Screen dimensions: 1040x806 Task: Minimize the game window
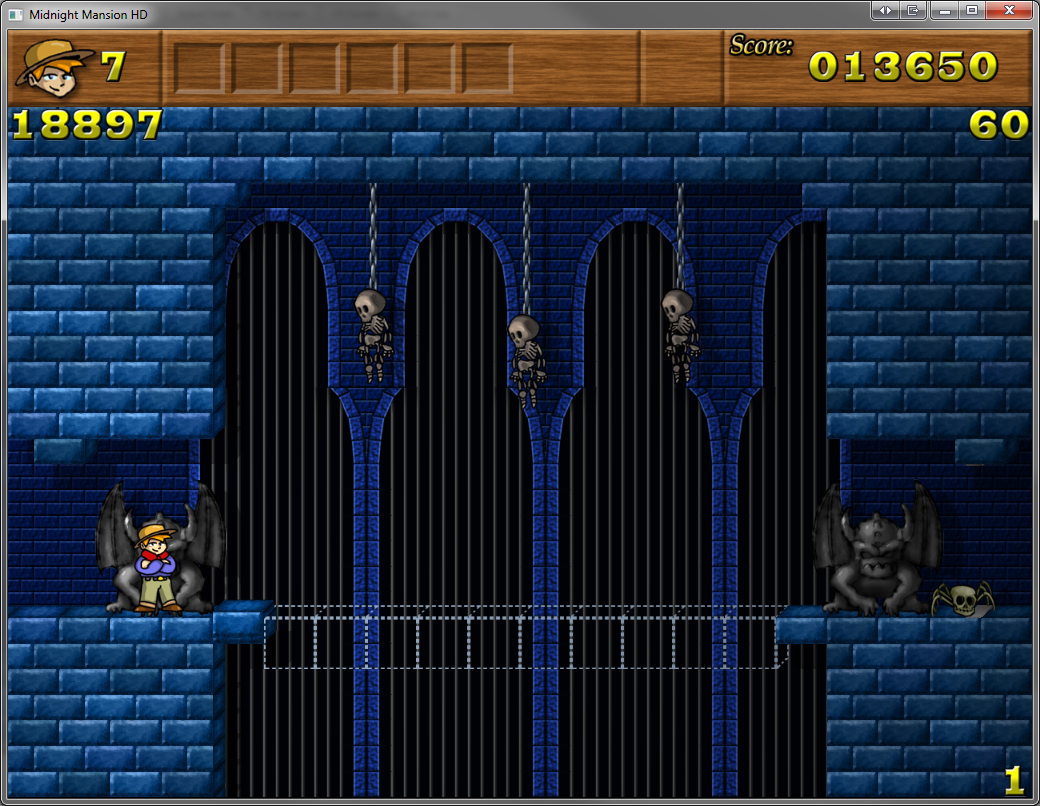click(x=943, y=11)
